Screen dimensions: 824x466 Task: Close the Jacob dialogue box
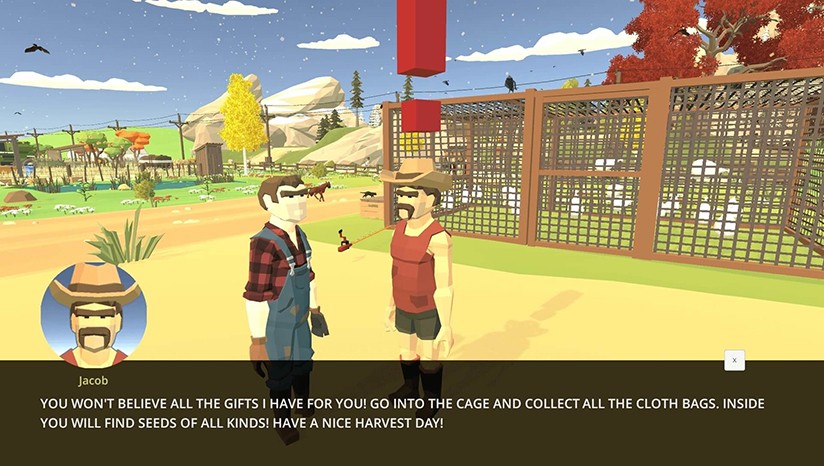(x=734, y=360)
